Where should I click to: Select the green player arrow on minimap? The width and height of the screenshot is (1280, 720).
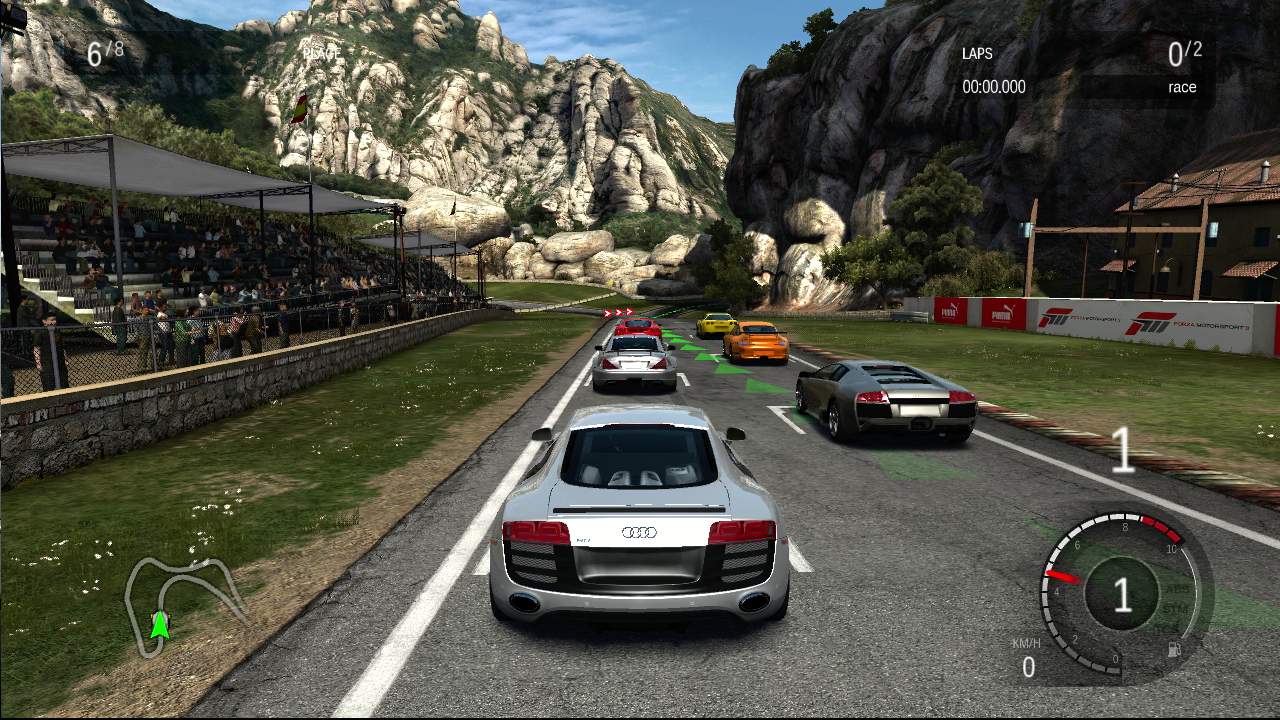(159, 625)
